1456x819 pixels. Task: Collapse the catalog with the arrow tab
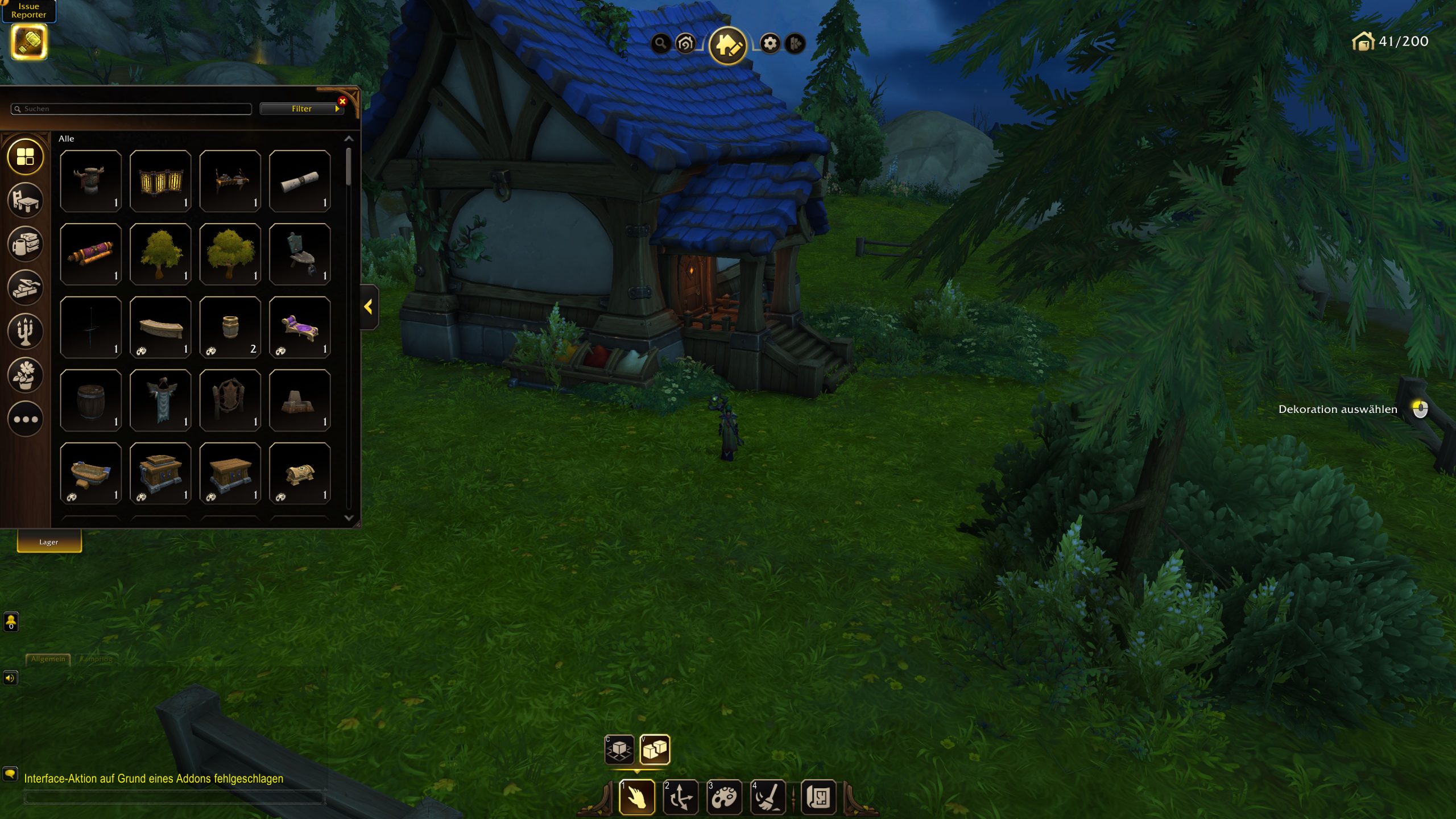tap(369, 307)
